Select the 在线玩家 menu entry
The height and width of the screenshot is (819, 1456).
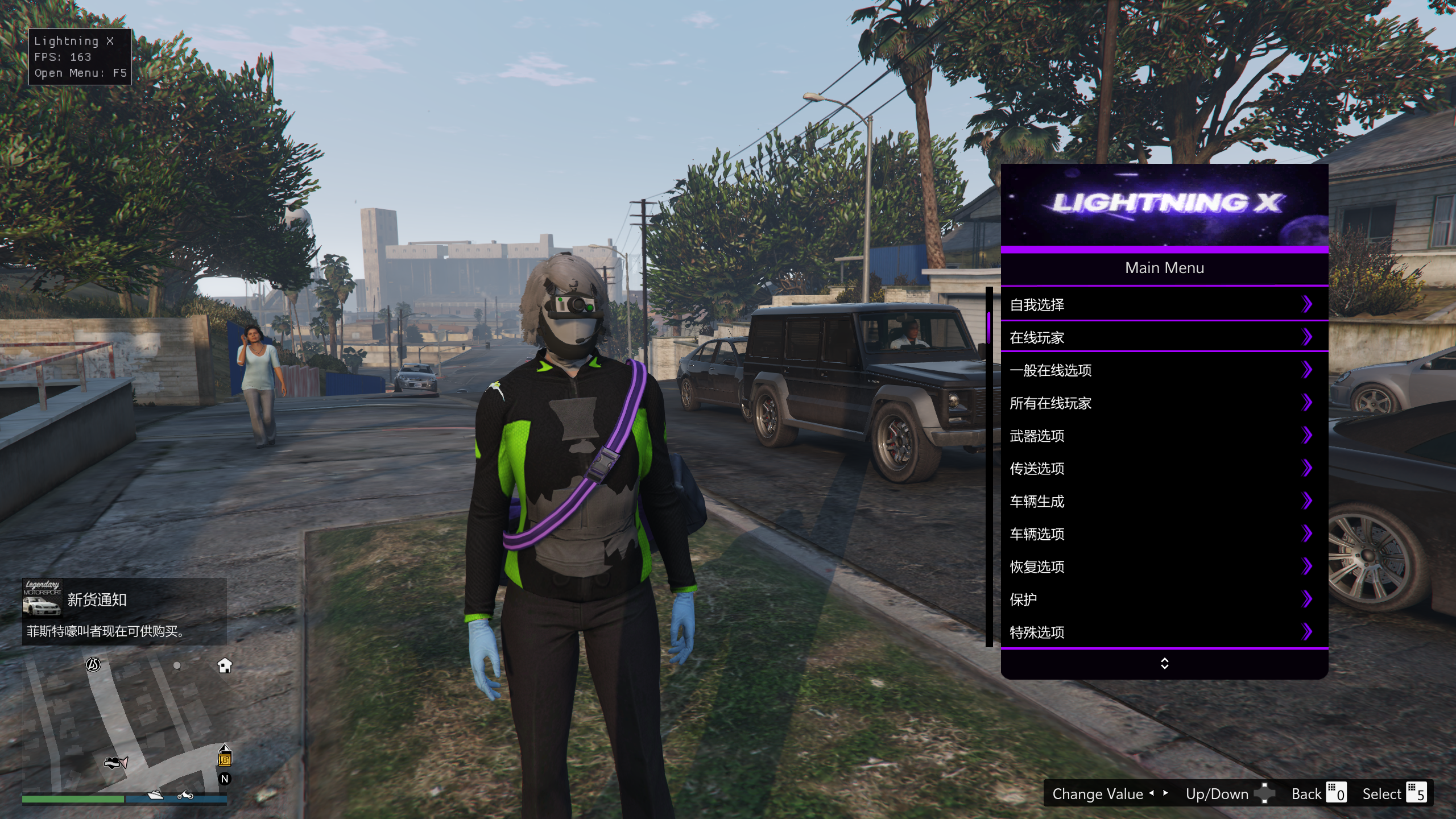[x=1164, y=337]
